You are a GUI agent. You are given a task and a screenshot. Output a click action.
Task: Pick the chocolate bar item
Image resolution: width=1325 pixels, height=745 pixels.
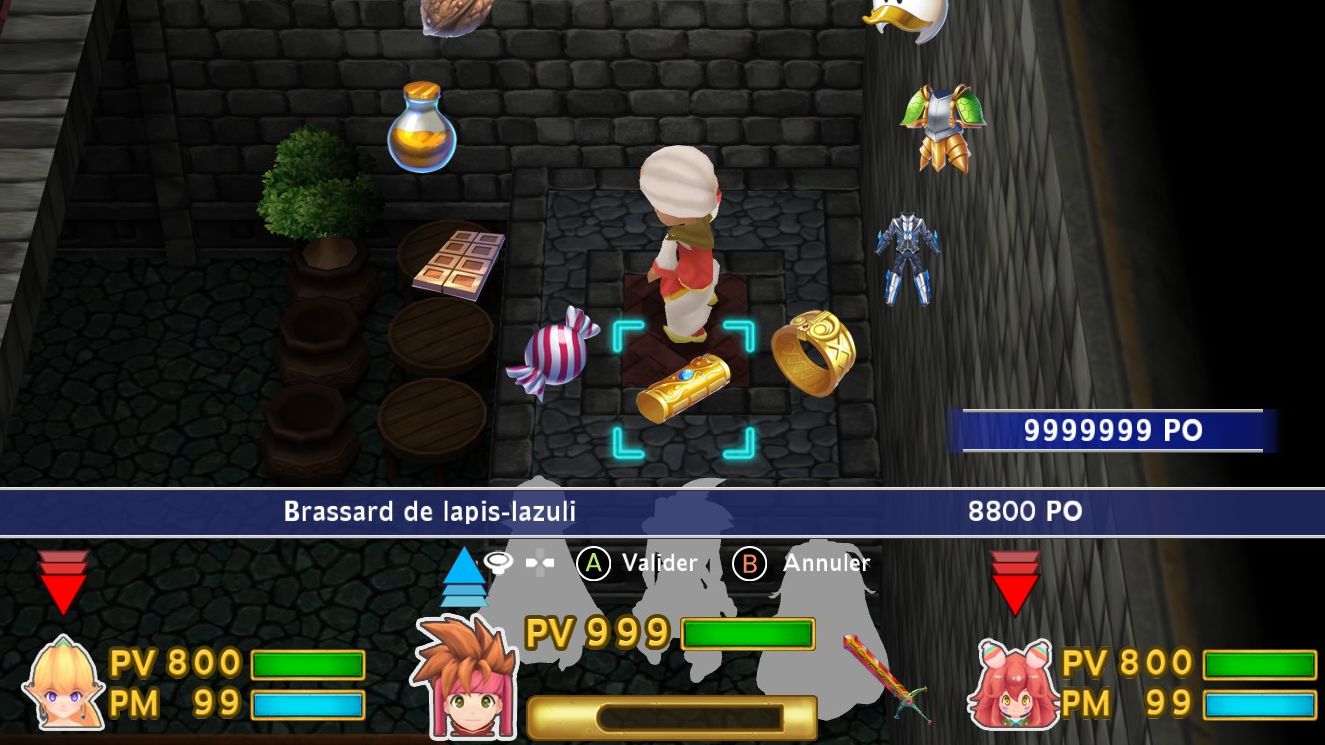[459, 262]
